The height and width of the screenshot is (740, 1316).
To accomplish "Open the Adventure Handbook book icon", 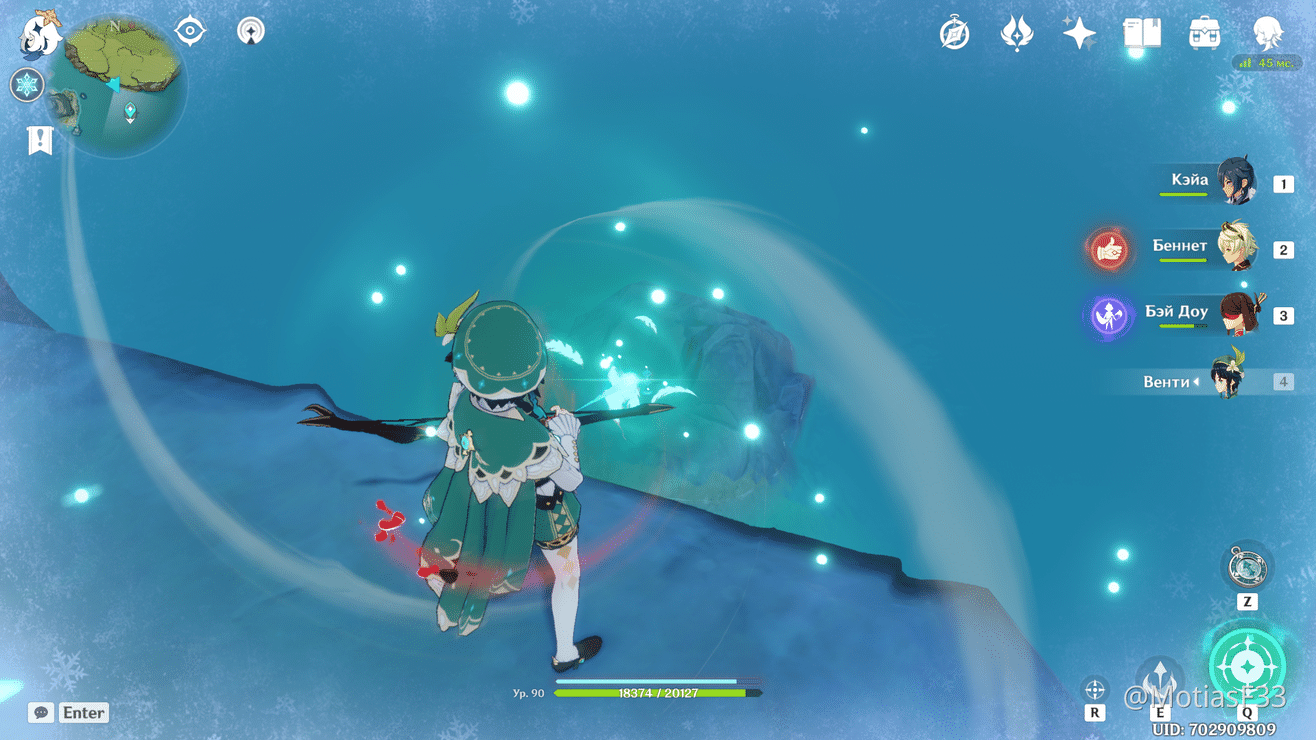I will click(x=1140, y=33).
